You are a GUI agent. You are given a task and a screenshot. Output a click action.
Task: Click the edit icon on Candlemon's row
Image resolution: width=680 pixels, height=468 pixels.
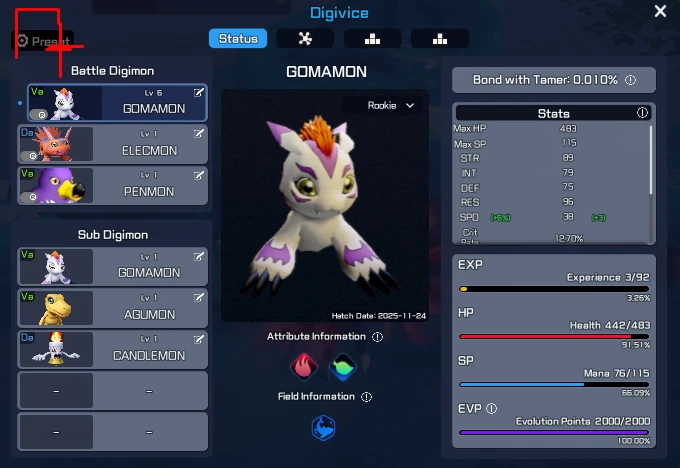coord(199,338)
